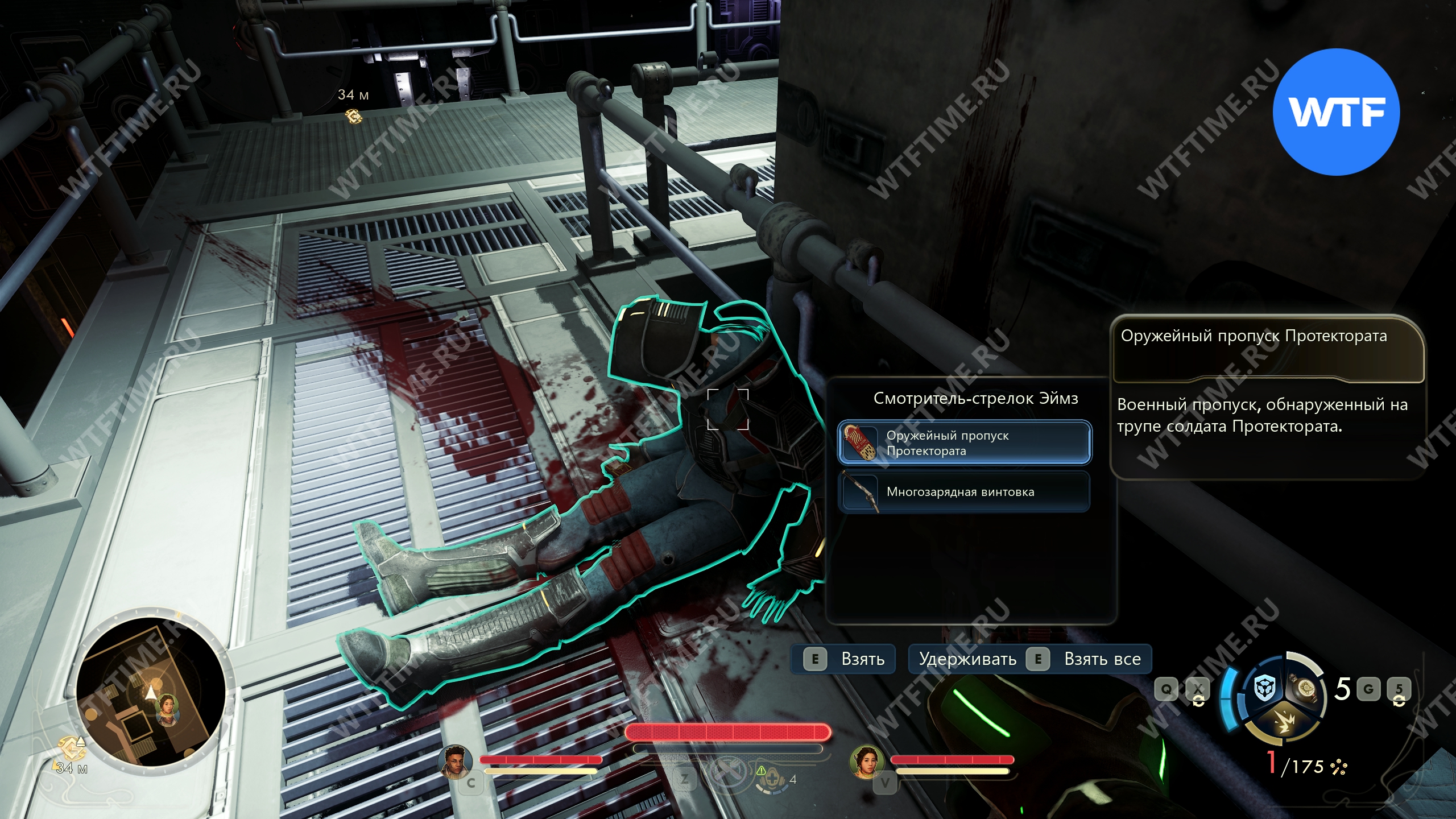Image resolution: width=1456 pixels, height=819 pixels.
Task: Select the Многозарядная винтовка loot entry
Action: point(965,492)
